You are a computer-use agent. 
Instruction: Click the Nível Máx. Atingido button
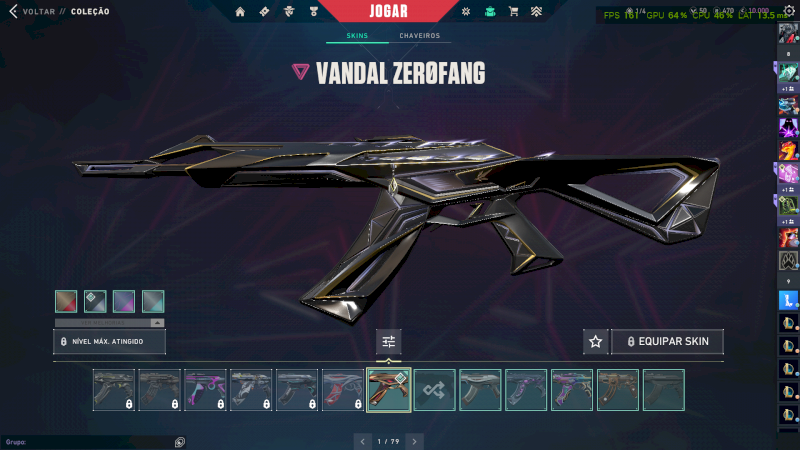click(109, 342)
